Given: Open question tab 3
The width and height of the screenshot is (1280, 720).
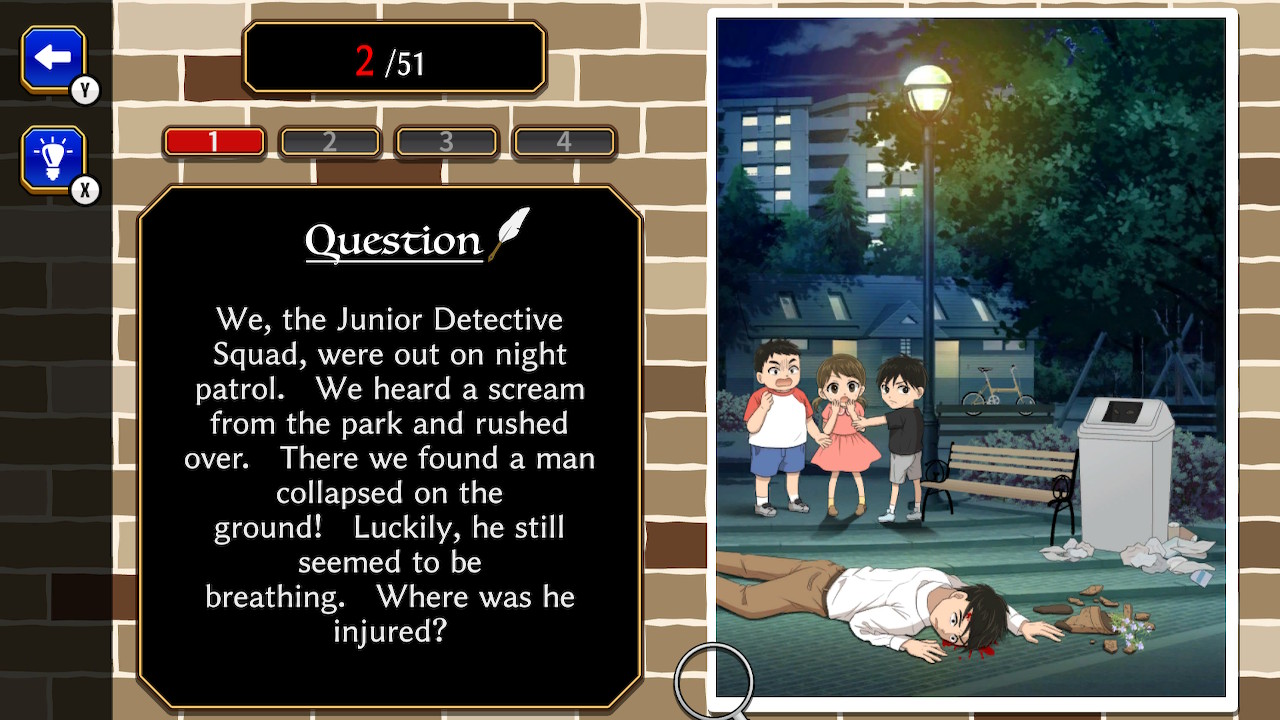Looking at the screenshot, I should pyautogui.click(x=447, y=141).
